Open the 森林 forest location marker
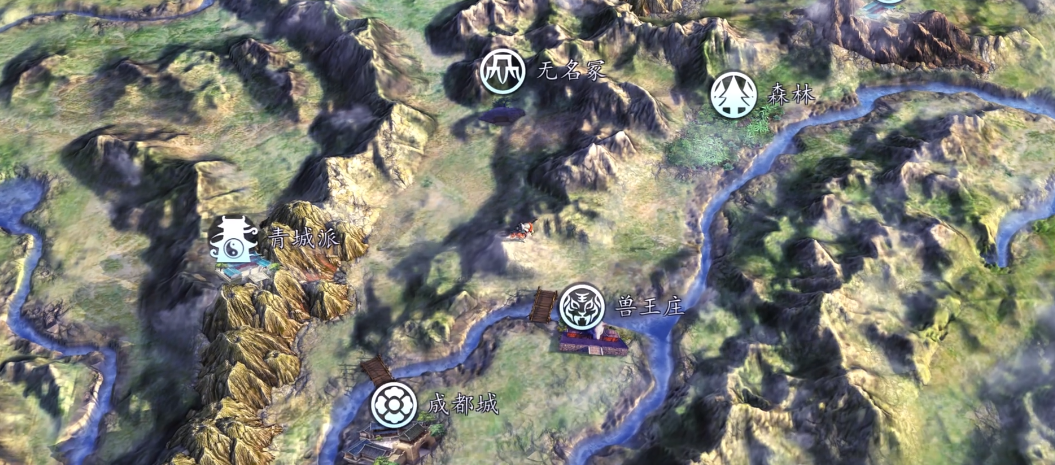Viewport: 1055px width, 465px height. 733,96
